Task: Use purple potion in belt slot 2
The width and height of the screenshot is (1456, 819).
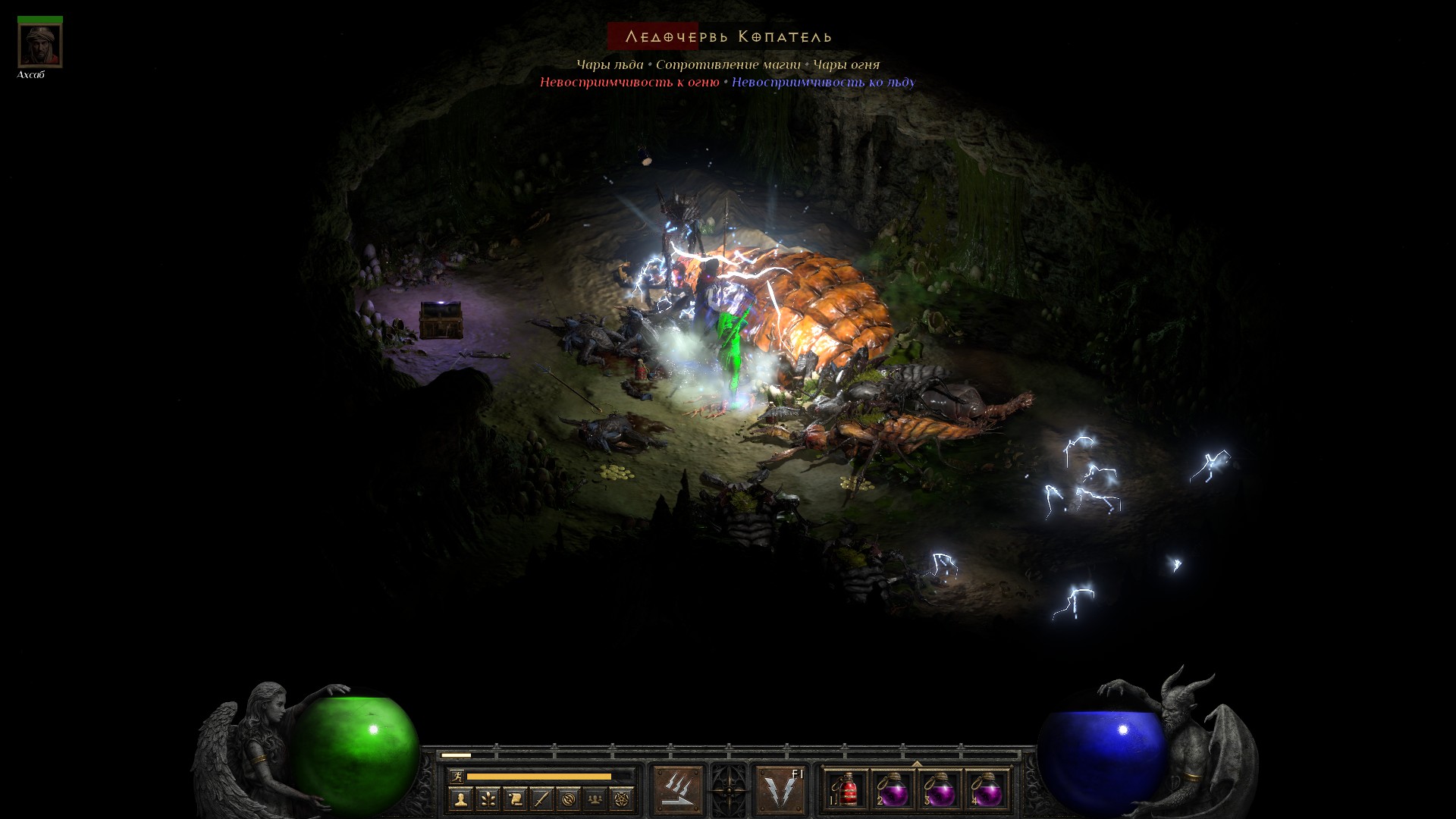Action: click(x=893, y=790)
